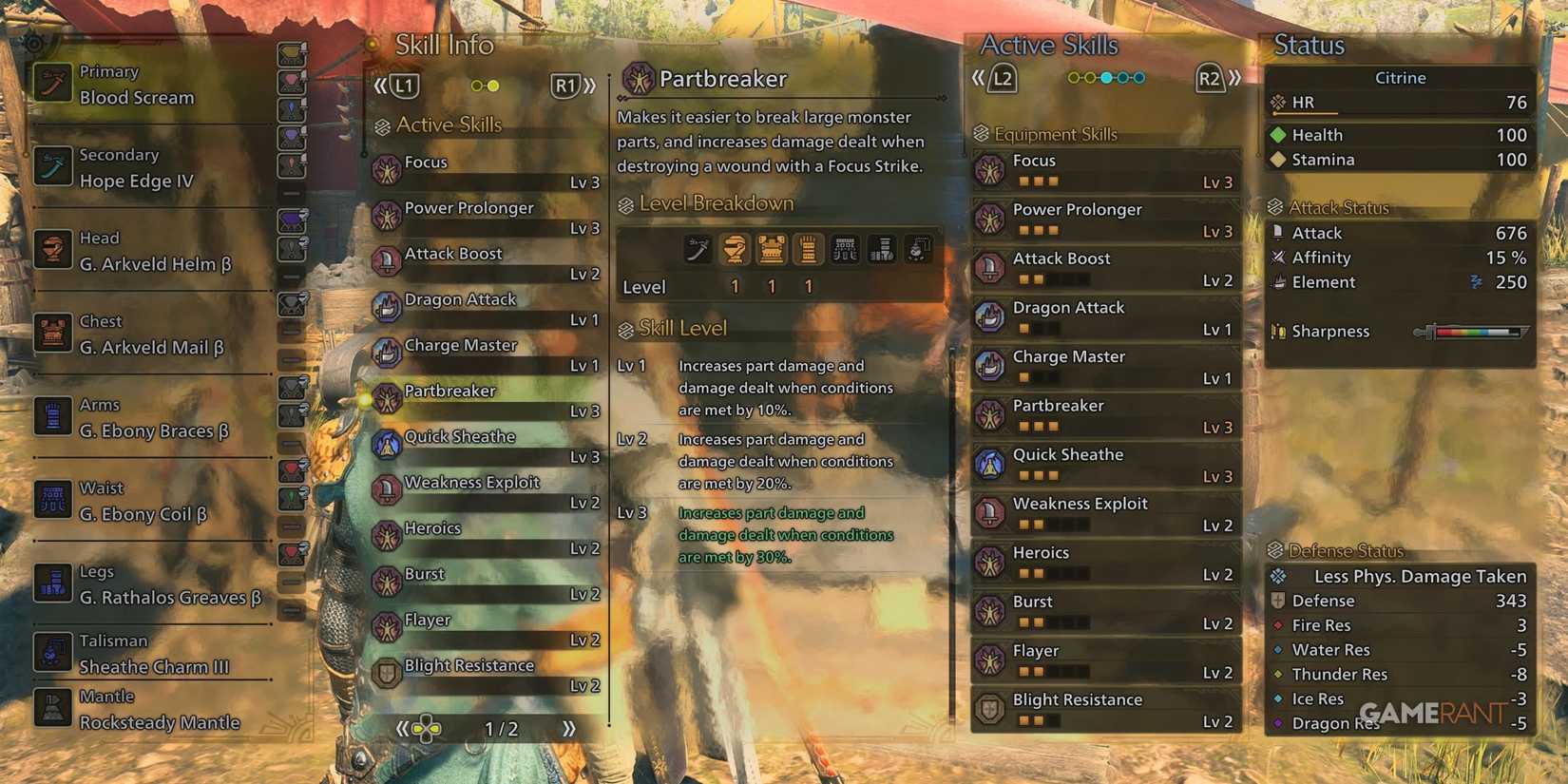Viewport: 1568px width, 784px height.
Task: Toggle the helm icon in Level Breakdown
Action: coord(735,249)
